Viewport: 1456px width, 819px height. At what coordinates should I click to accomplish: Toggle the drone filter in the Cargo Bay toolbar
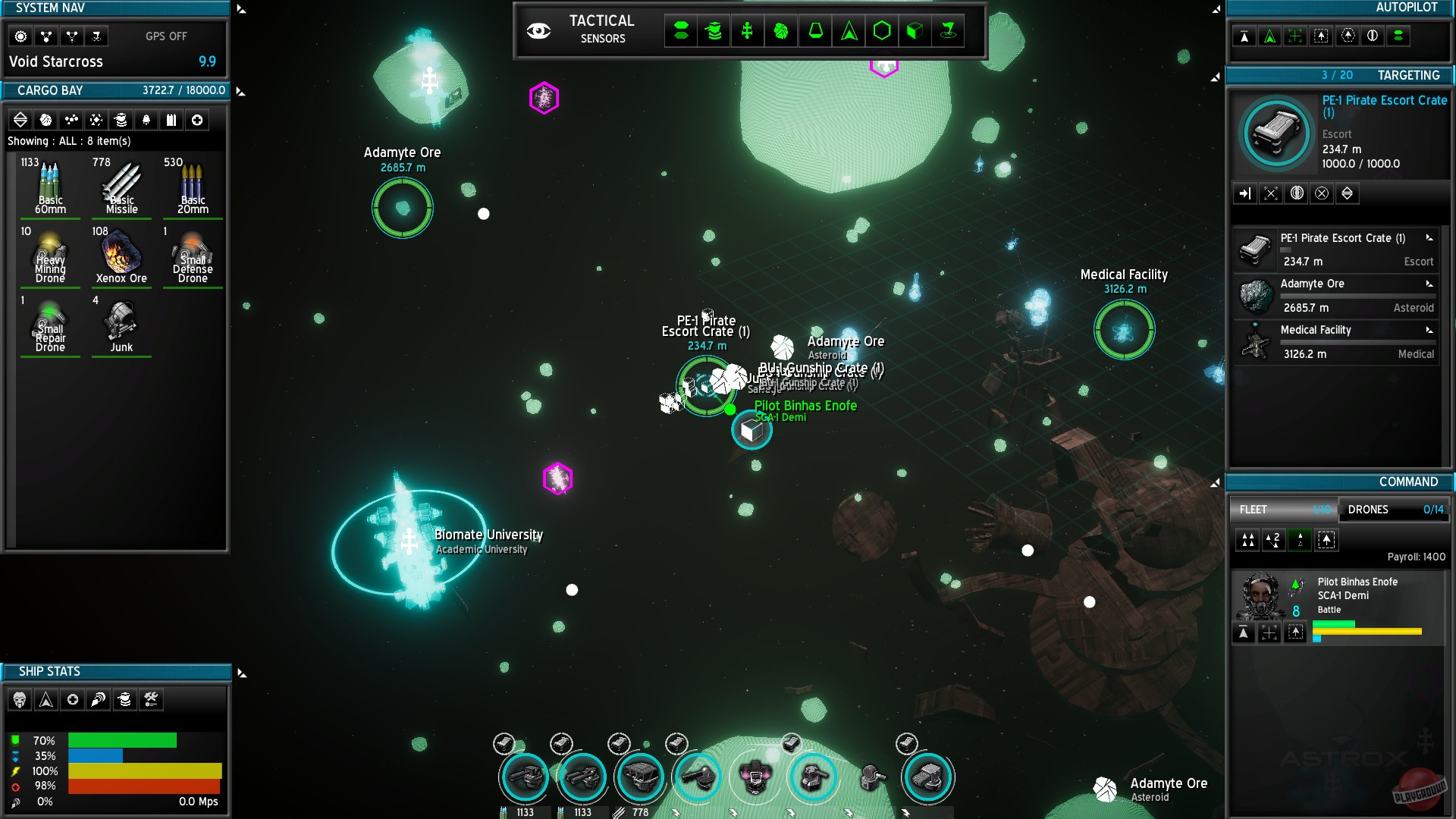pyautogui.click(x=145, y=120)
